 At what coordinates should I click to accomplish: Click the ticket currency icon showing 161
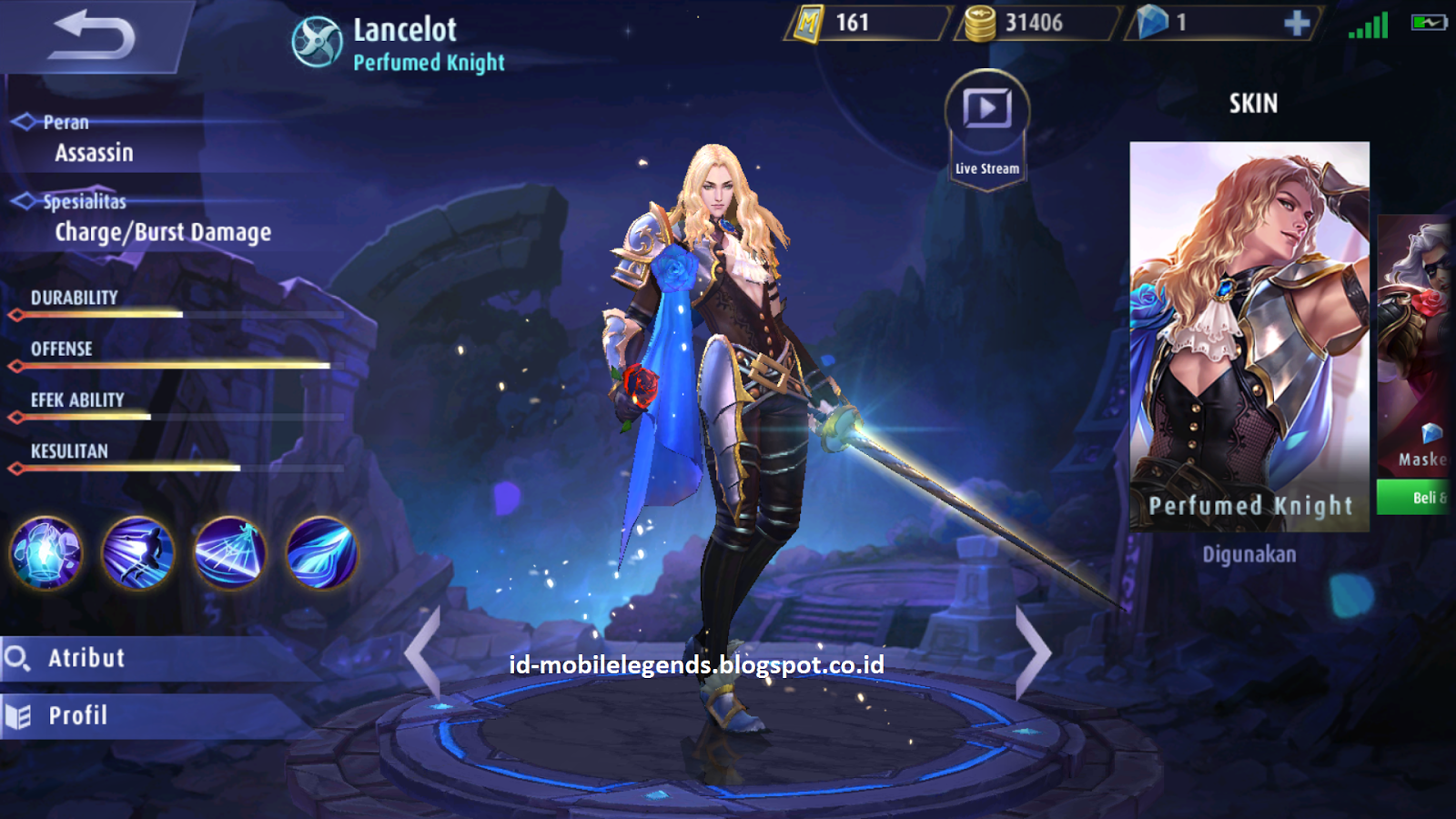point(809,24)
